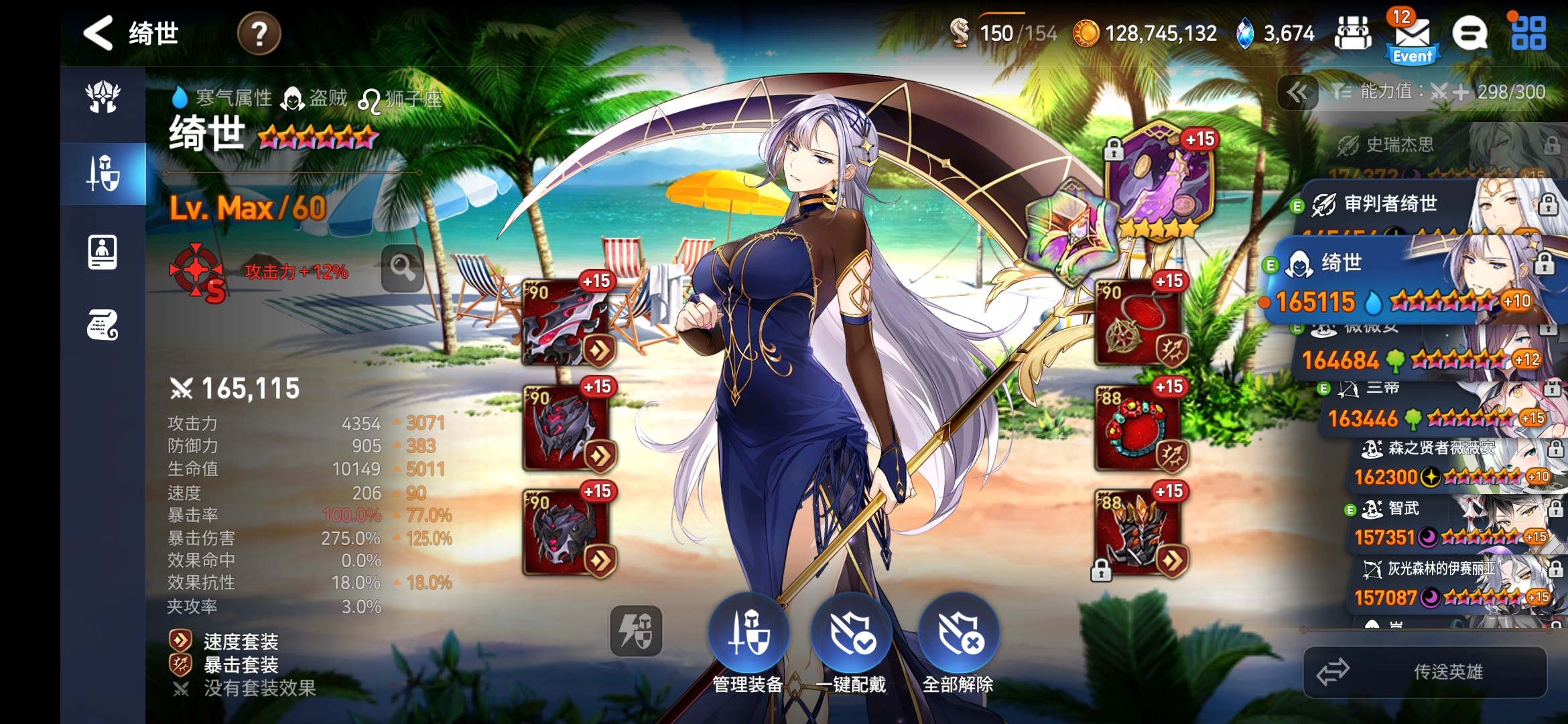Open the chat speech bubble icon

1469,34
